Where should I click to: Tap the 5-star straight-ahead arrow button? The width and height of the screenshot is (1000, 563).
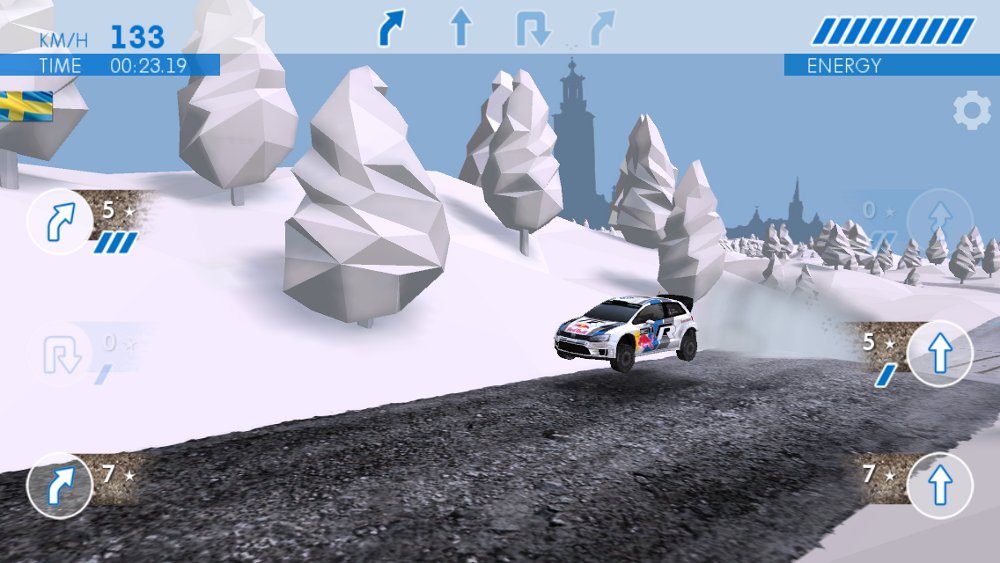939,354
